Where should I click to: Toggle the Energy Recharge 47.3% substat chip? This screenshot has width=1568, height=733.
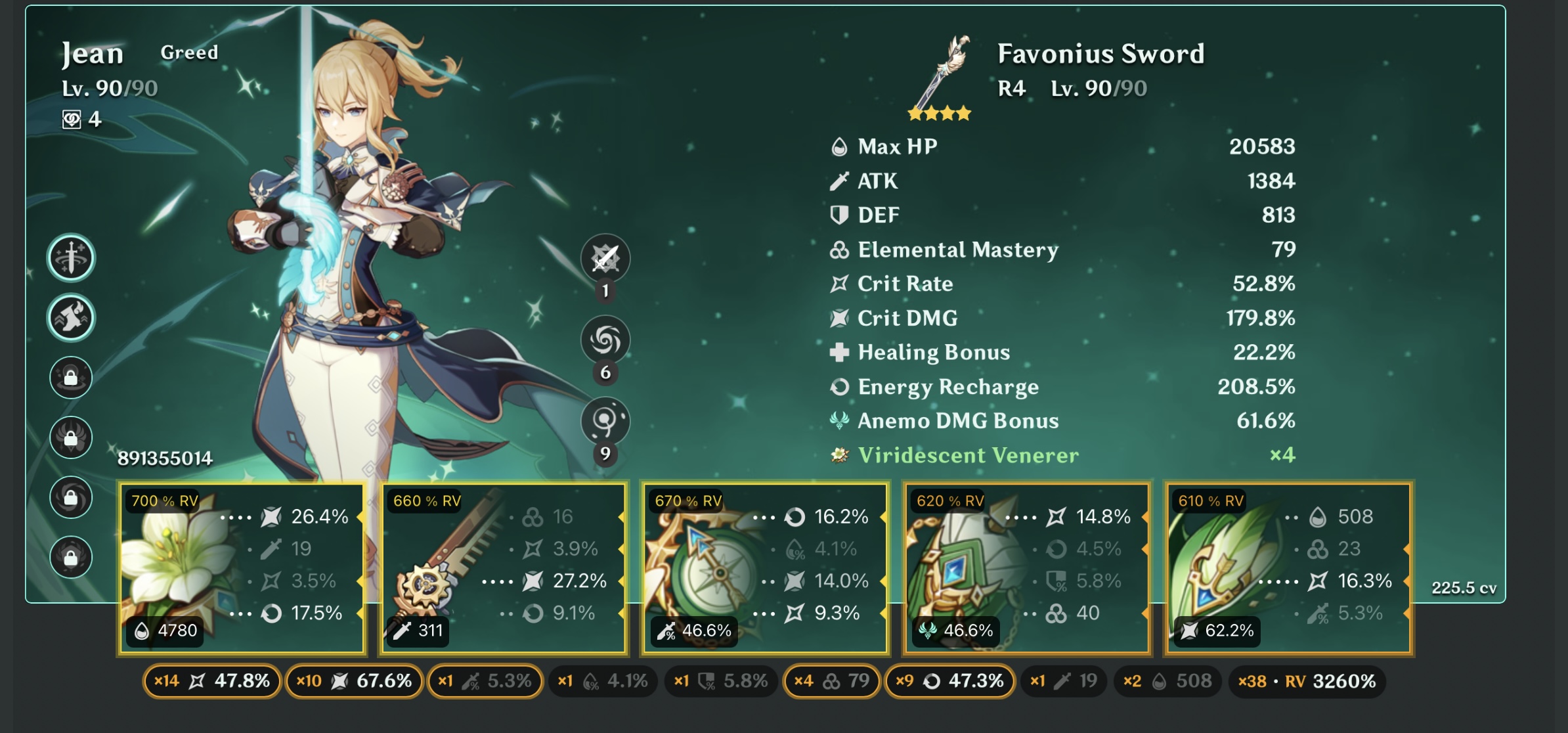coord(949,681)
